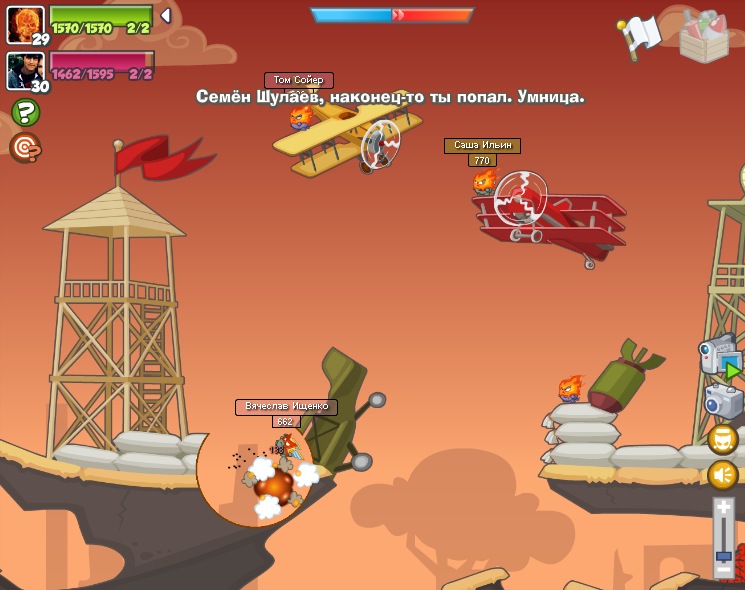Click the white surrender flag icon
745x590 pixels.
(641, 35)
